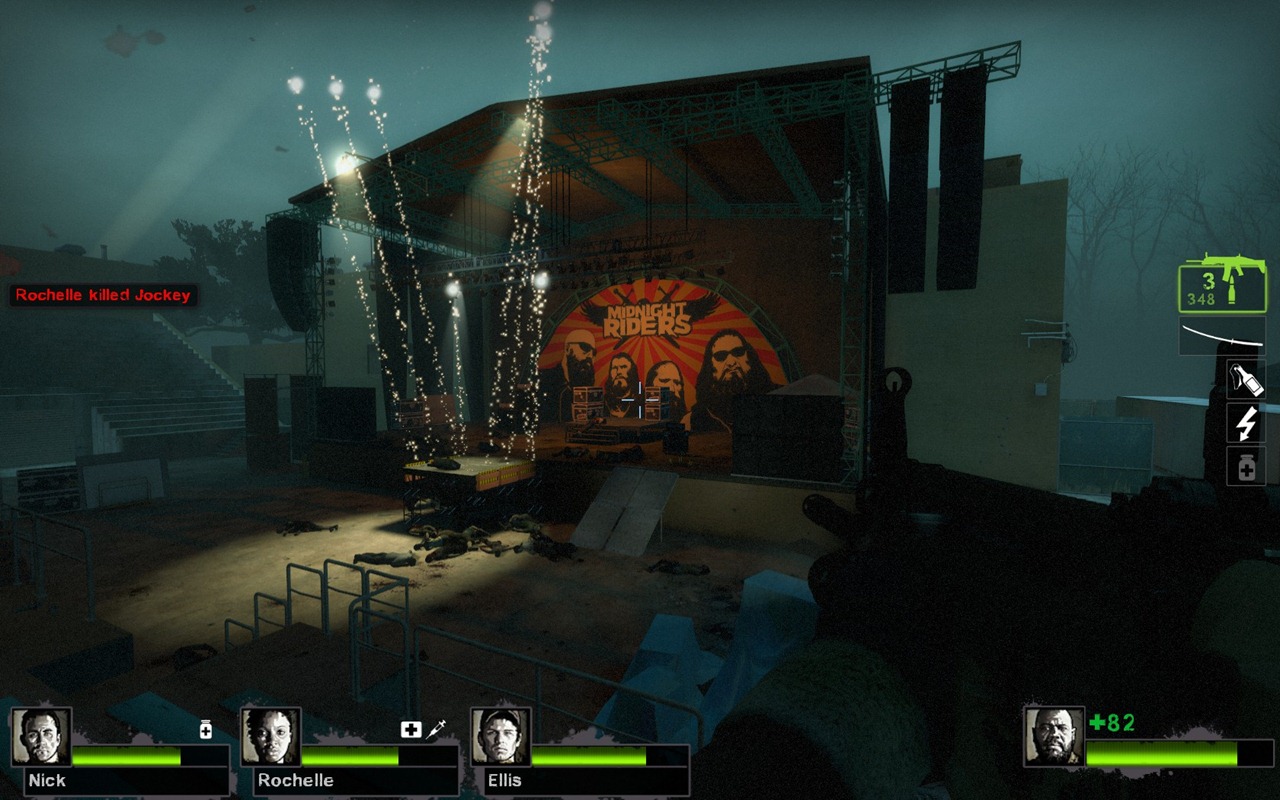
Task: Switch to the katana melee slot
Action: point(1221,336)
